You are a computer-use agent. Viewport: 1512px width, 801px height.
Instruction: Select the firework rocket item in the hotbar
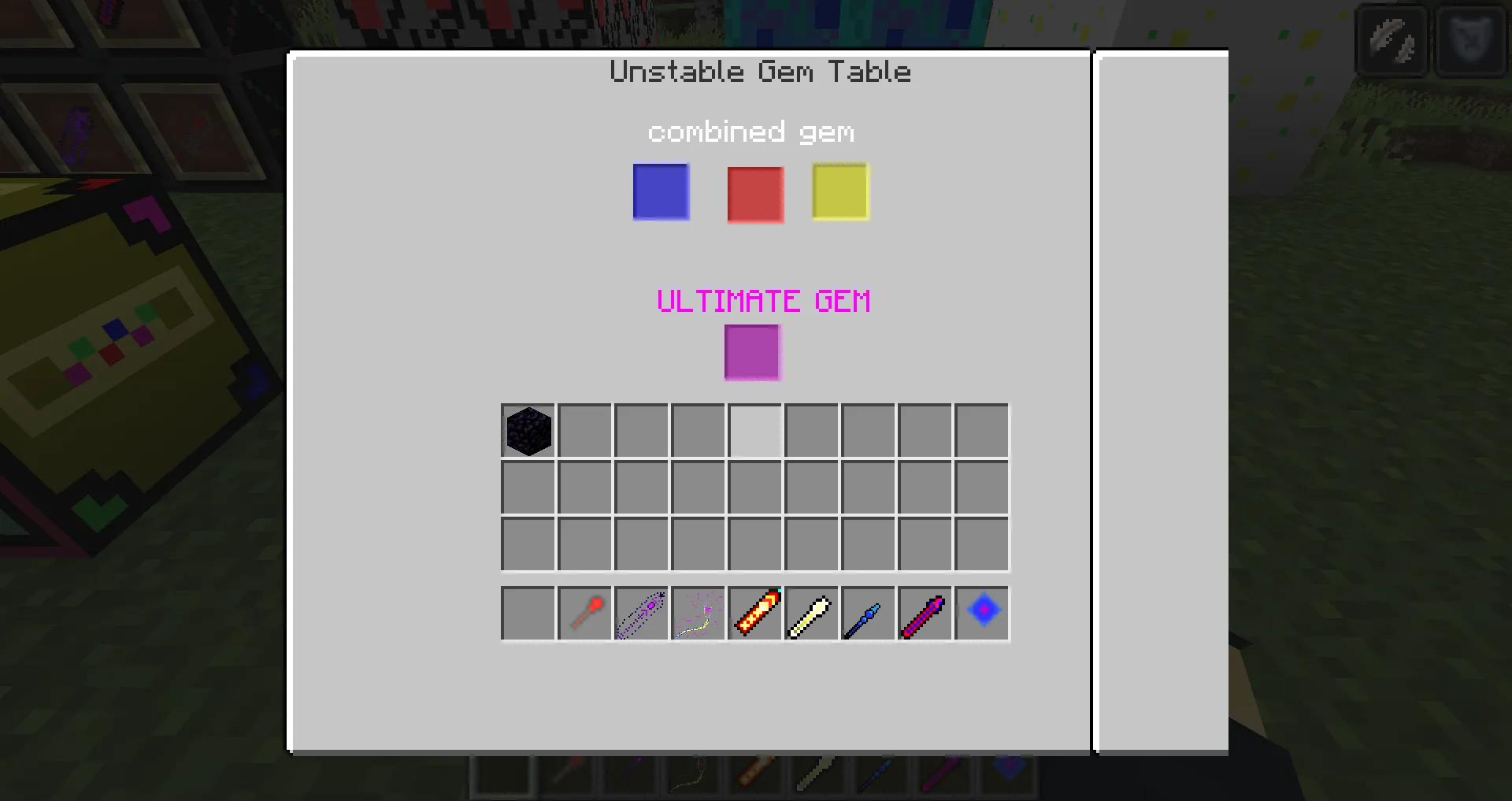(754, 614)
